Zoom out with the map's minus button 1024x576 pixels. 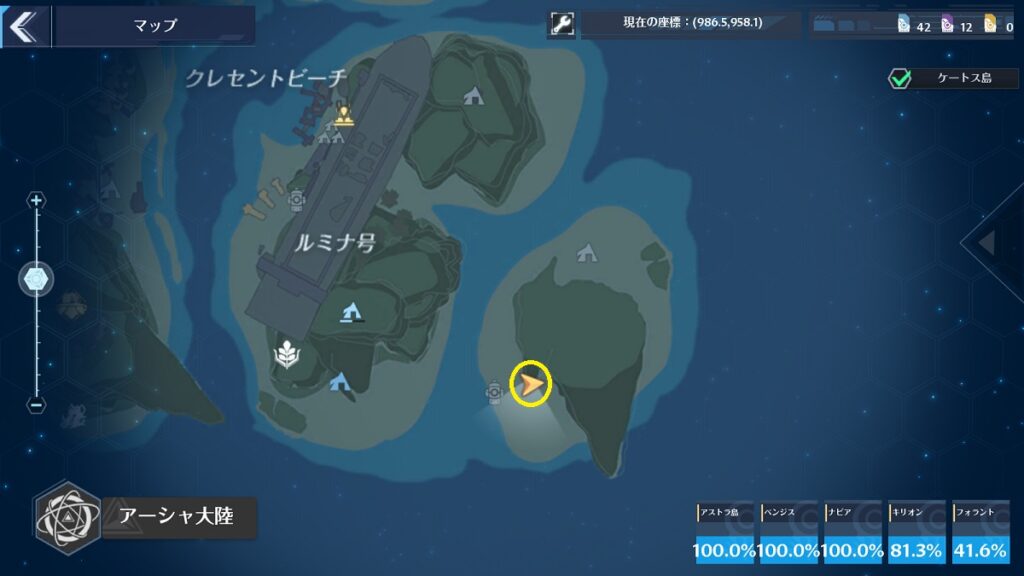tap(37, 405)
